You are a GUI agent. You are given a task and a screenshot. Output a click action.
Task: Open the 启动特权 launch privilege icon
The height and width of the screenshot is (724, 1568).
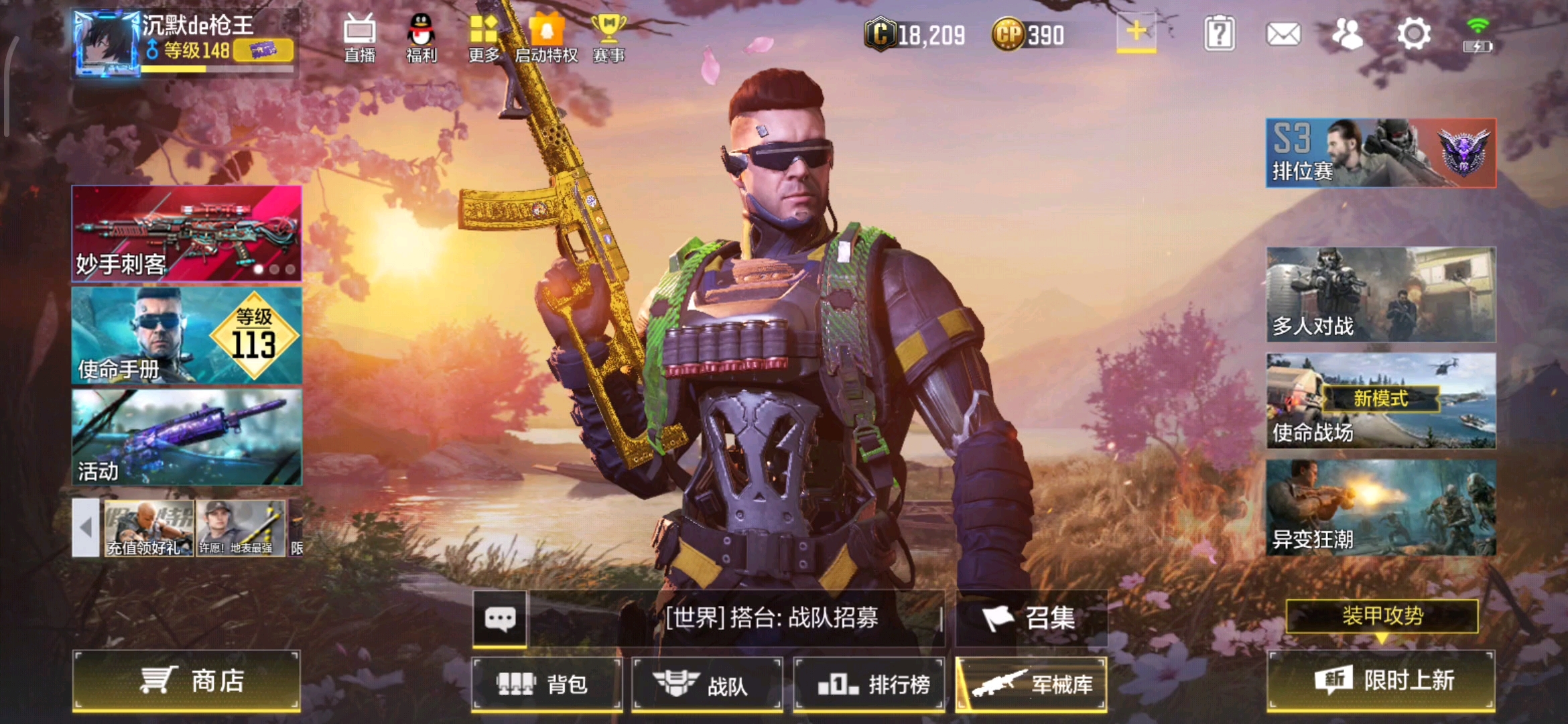coord(546,40)
